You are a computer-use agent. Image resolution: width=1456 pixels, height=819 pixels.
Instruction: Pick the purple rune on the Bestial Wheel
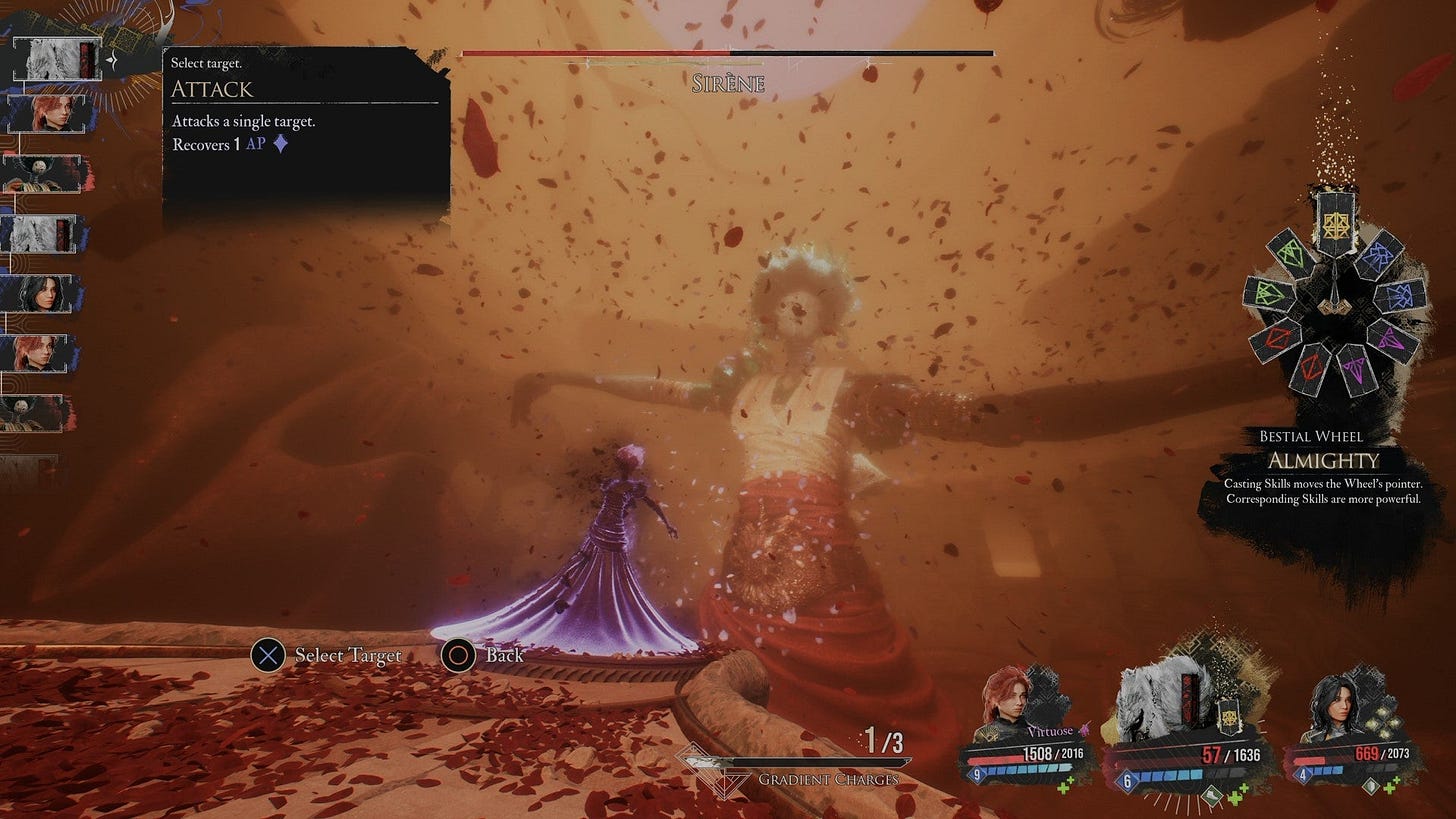click(1389, 342)
